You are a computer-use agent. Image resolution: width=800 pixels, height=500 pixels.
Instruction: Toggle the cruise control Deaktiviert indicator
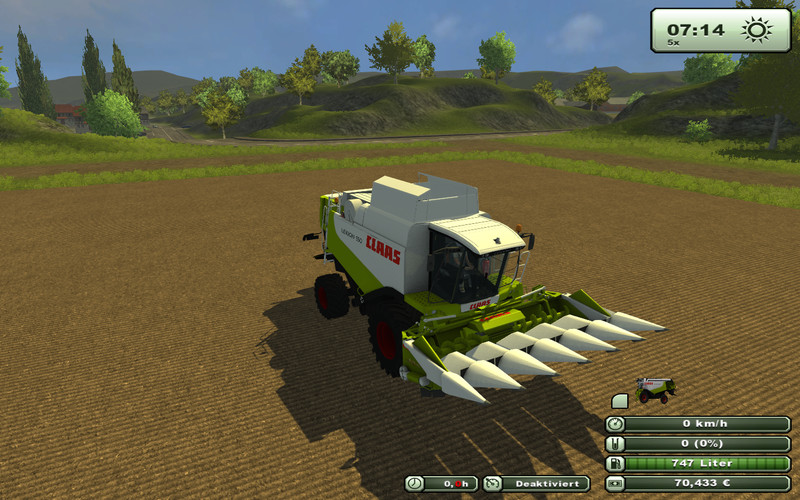pyautogui.click(x=536, y=483)
